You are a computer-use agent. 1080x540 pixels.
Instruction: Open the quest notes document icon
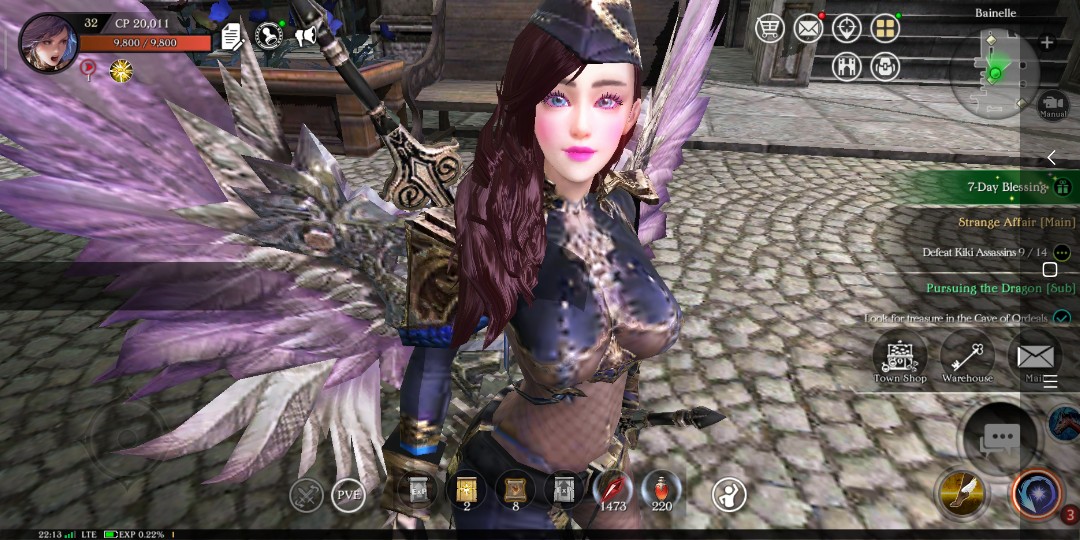click(x=232, y=38)
